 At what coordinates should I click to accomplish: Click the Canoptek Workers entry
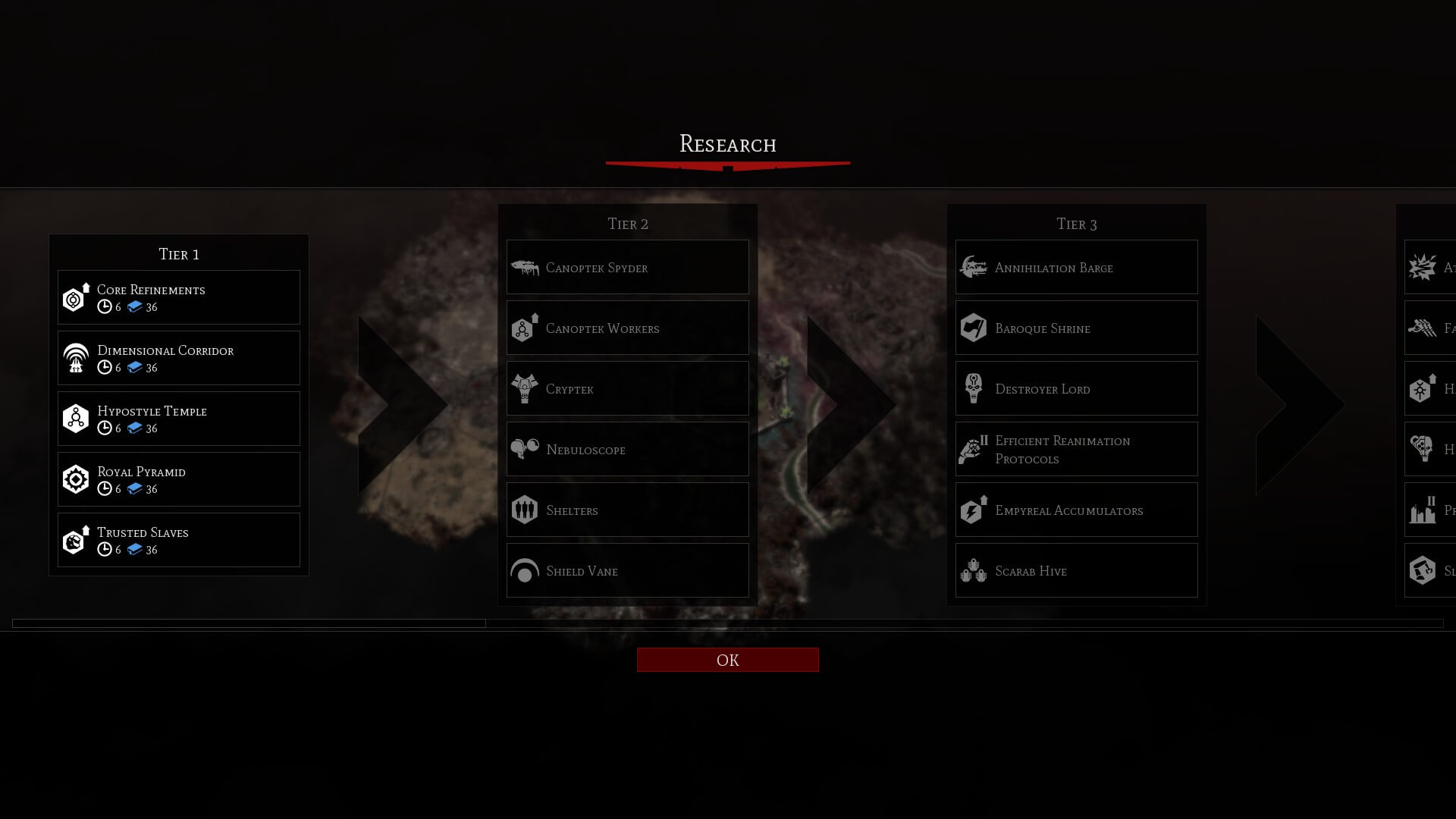[x=627, y=328]
